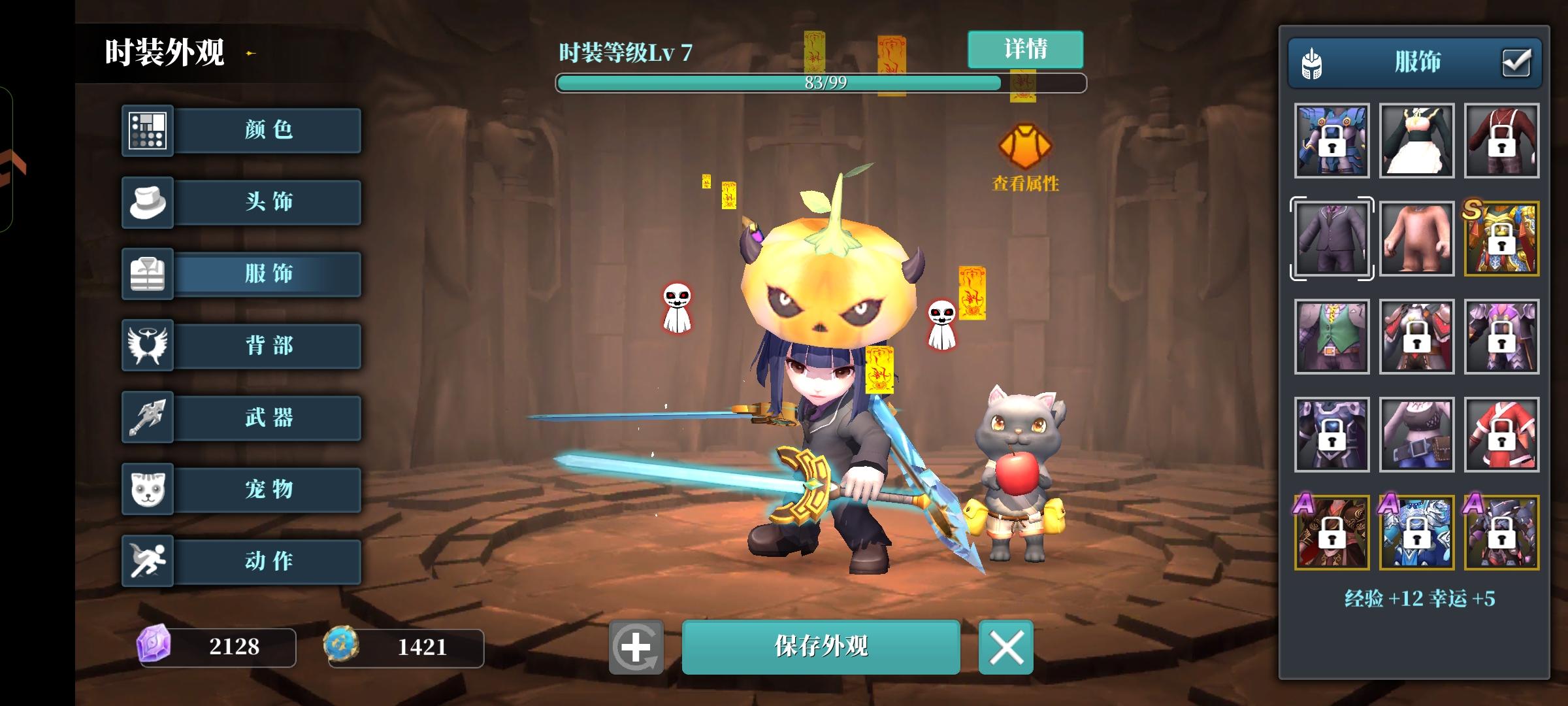Click the 宠物 cat pet icon
The width and height of the screenshot is (1568, 706).
tap(147, 490)
